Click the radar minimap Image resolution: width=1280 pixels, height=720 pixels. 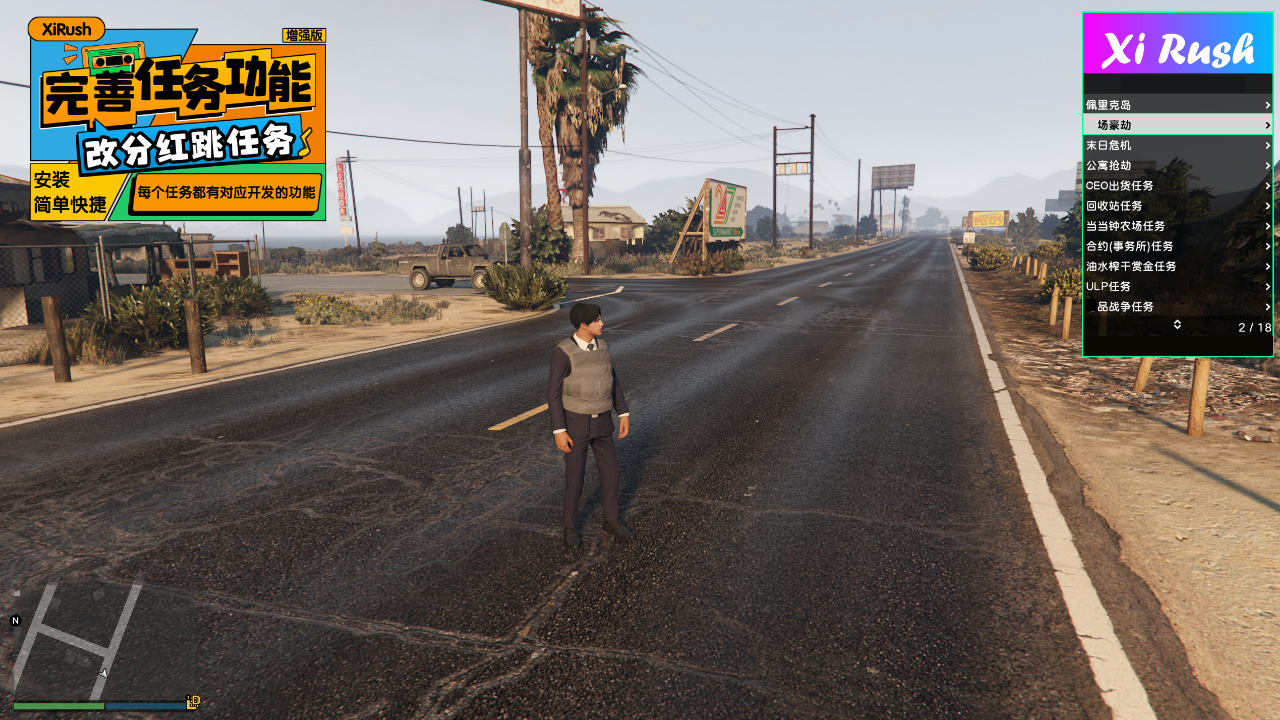75,640
